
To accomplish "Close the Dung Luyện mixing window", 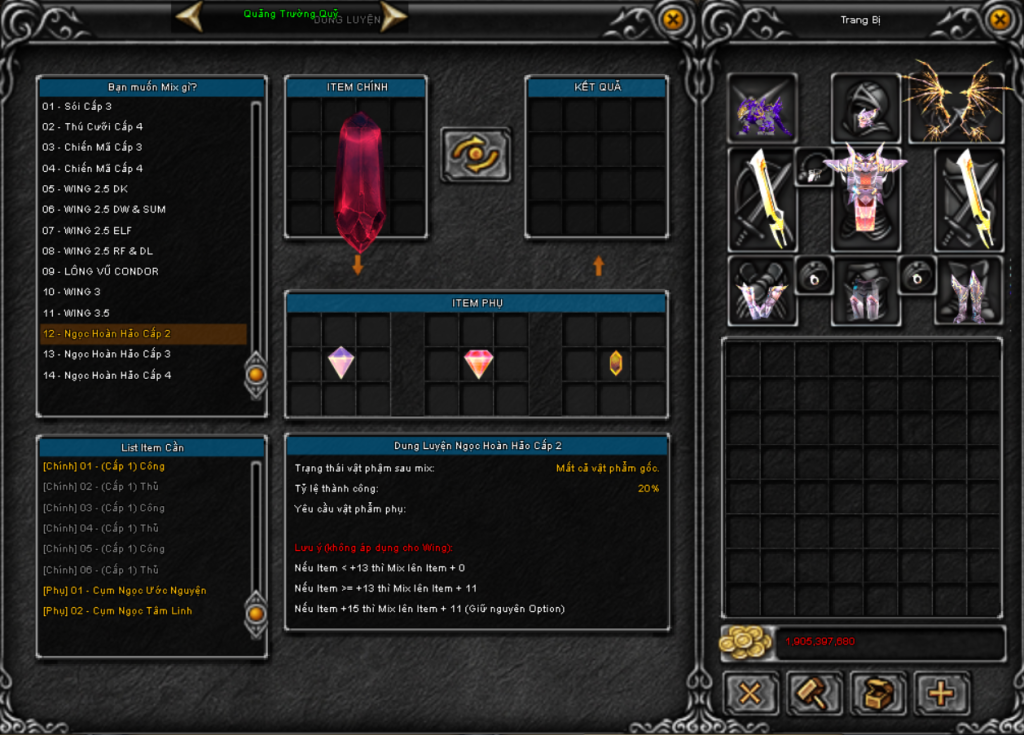I will [674, 18].
